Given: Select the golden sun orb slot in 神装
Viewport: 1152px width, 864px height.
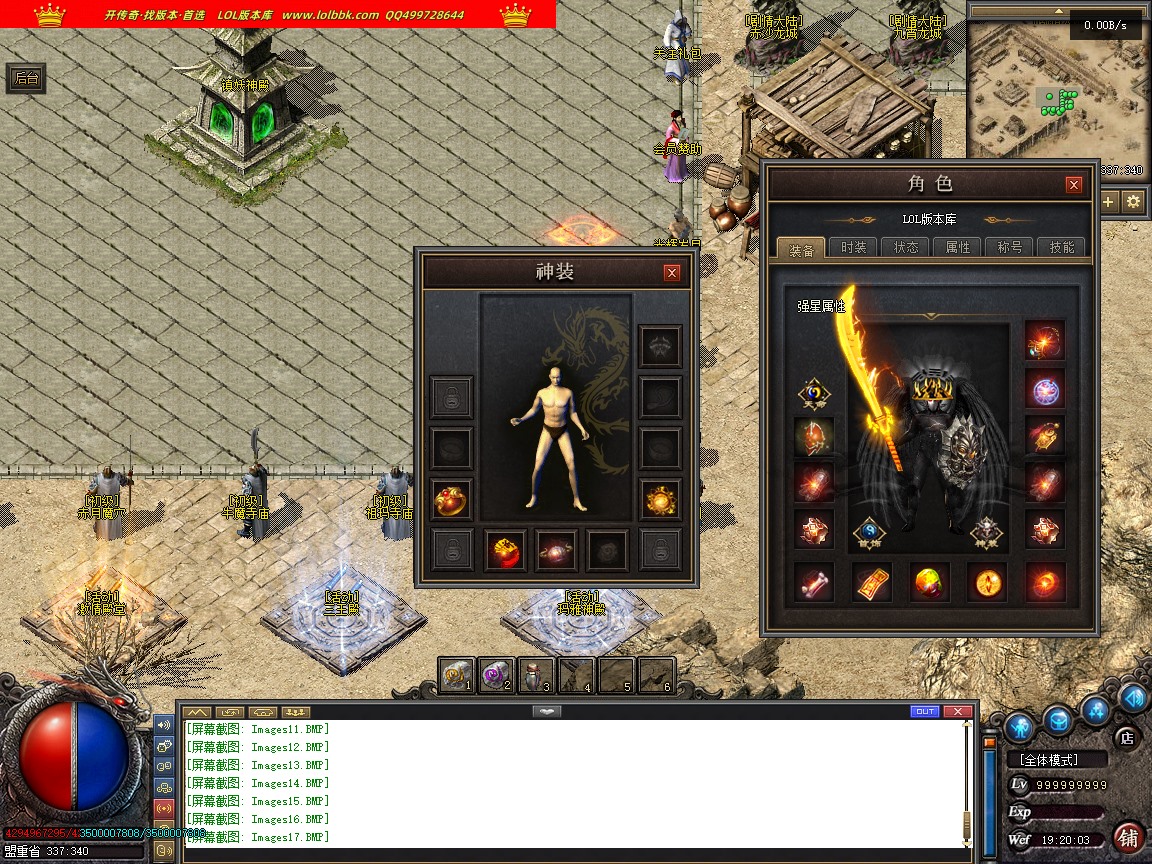Looking at the screenshot, I should click(660, 499).
